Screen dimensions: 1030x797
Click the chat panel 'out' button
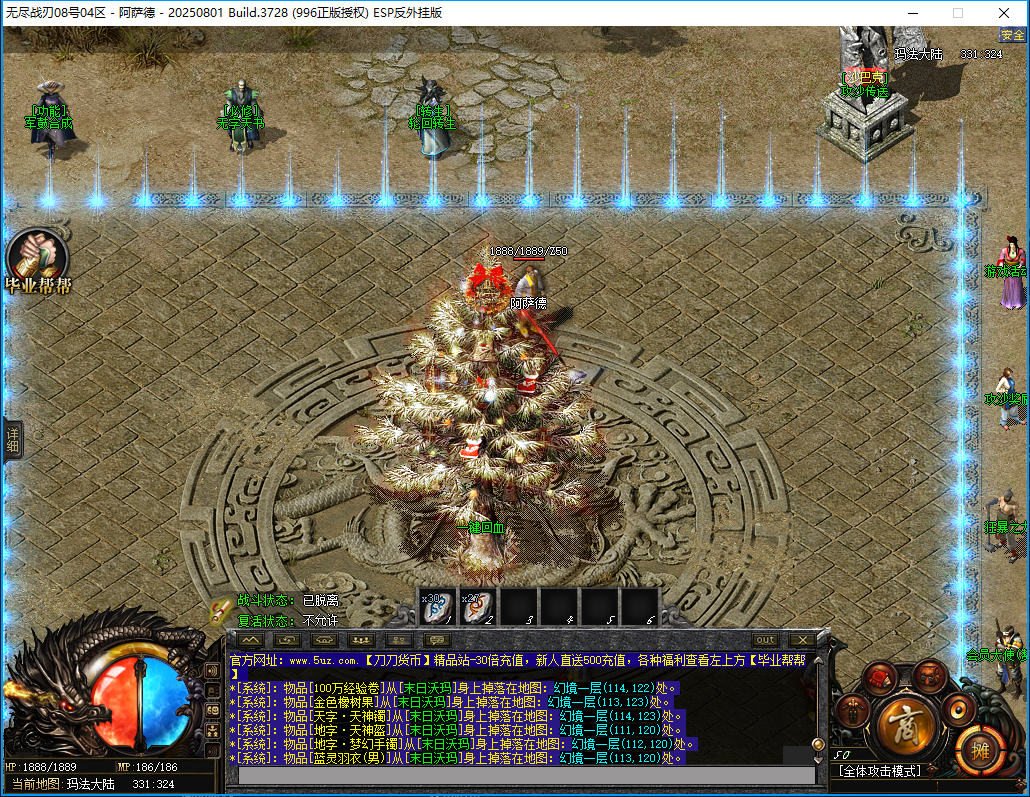tap(765, 640)
